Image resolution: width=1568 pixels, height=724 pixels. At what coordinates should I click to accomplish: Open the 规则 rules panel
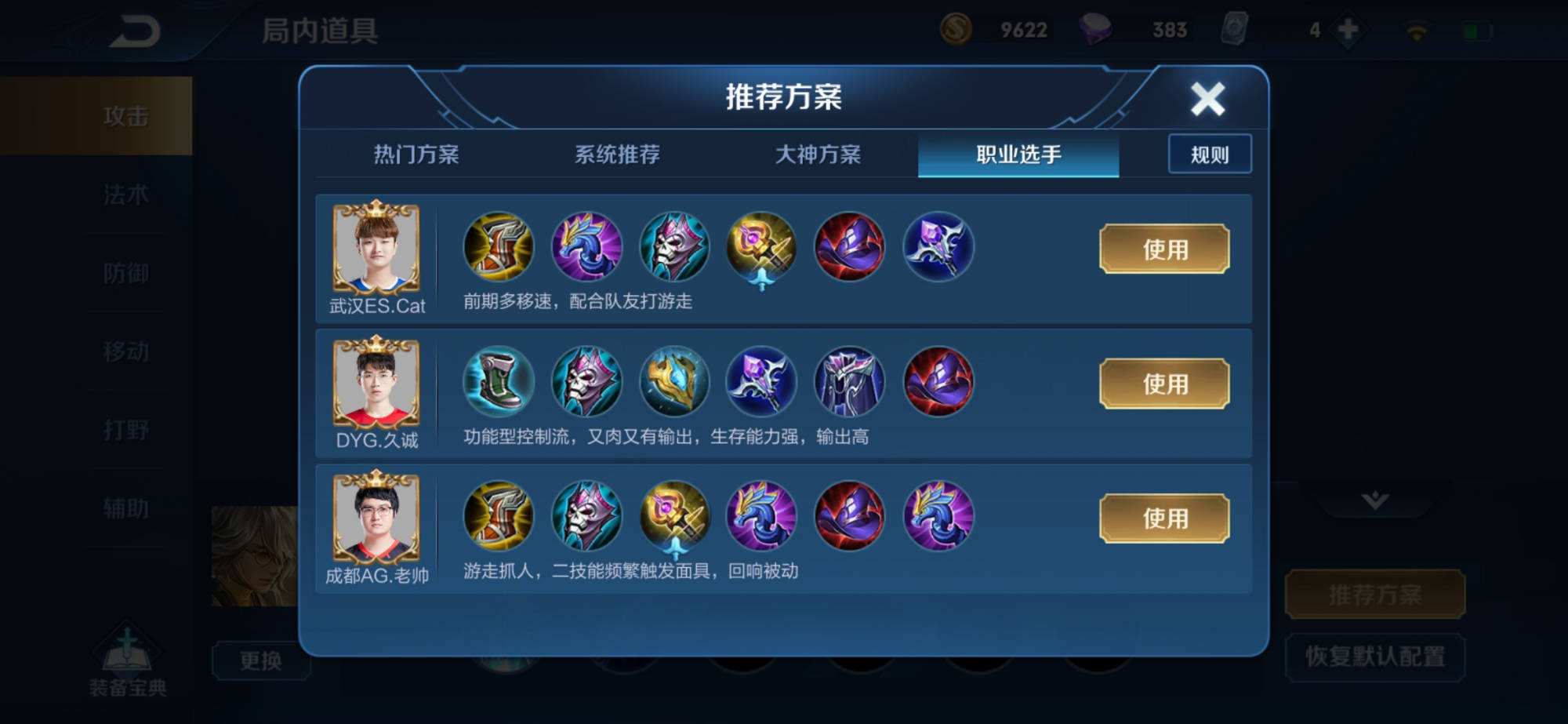(1210, 154)
